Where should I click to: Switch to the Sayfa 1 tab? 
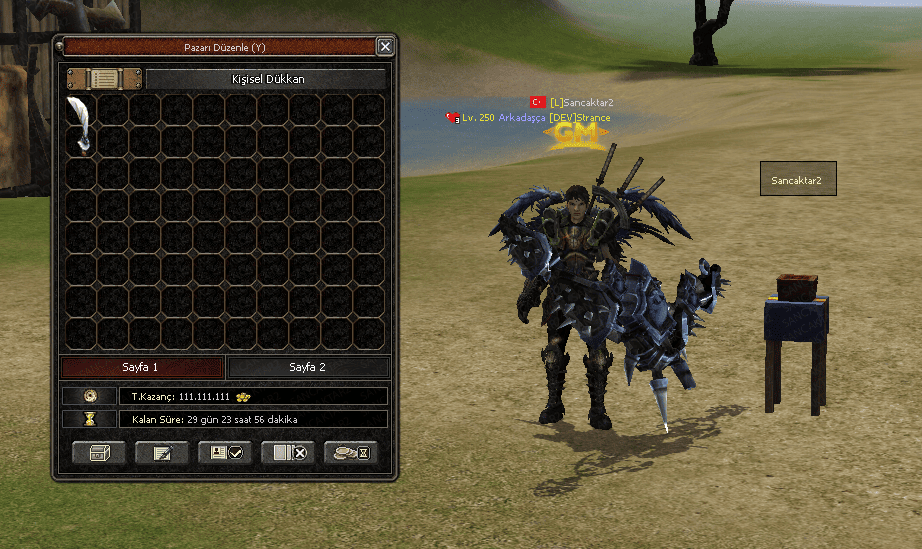coord(140,367)
